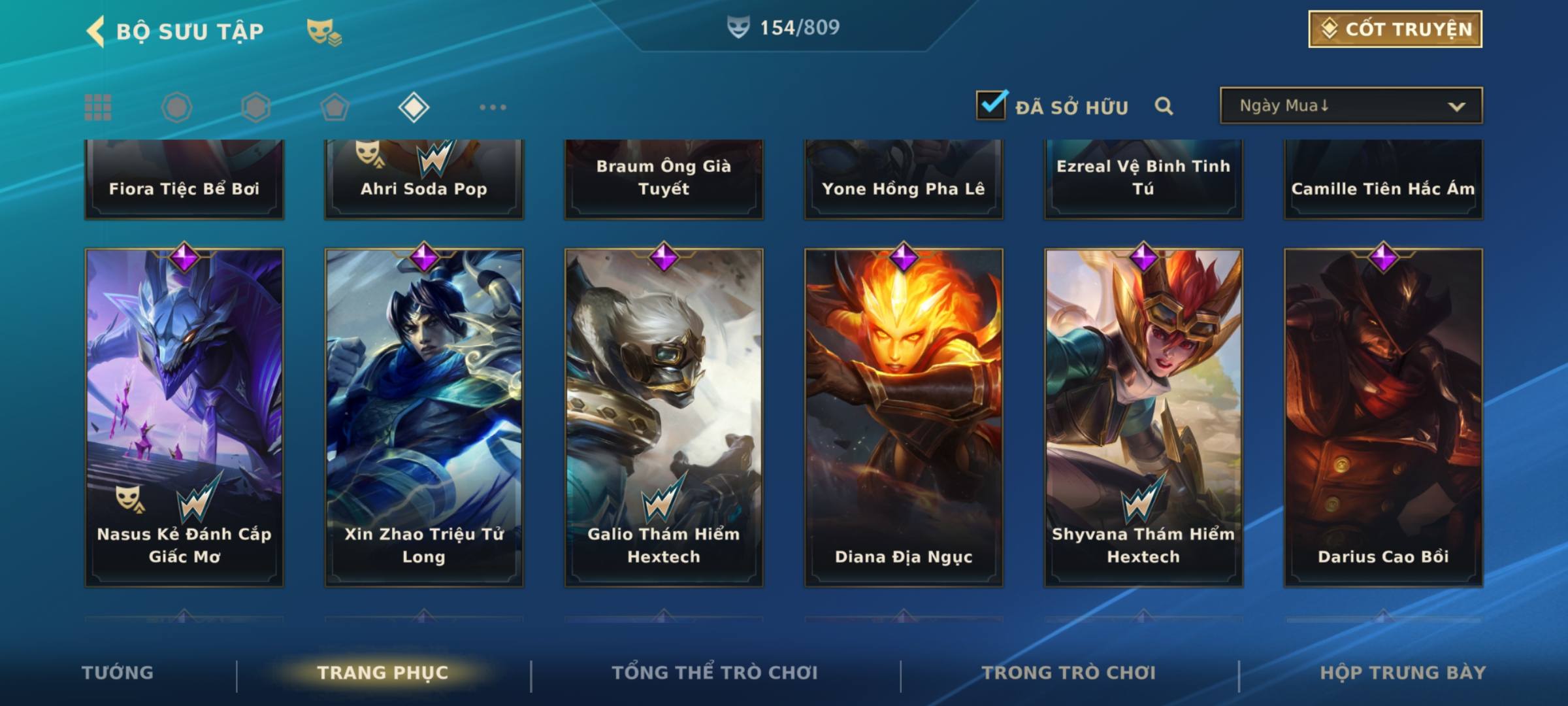Screen dimensions: 1568x706
Task: Open the Trong Trò Chơi tab
Action: [x=1069, y=673]
